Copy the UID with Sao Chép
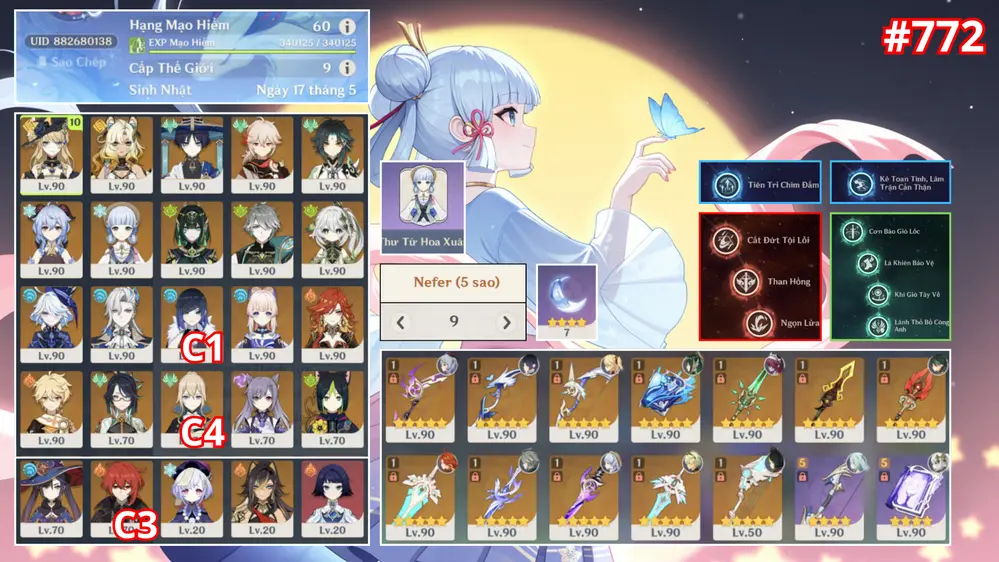The image size is (999, 562). pyautogui.click(x=70, y=62)
